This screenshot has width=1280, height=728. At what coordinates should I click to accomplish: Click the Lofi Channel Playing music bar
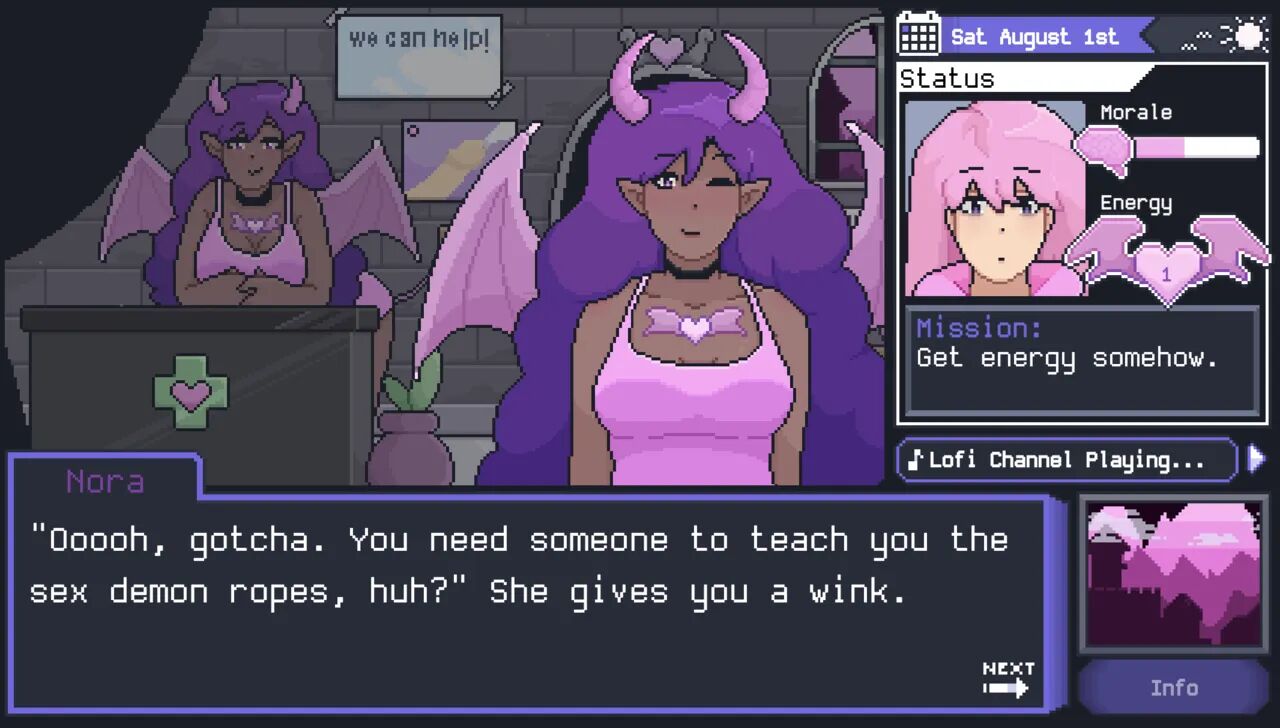click(1066, 460)
